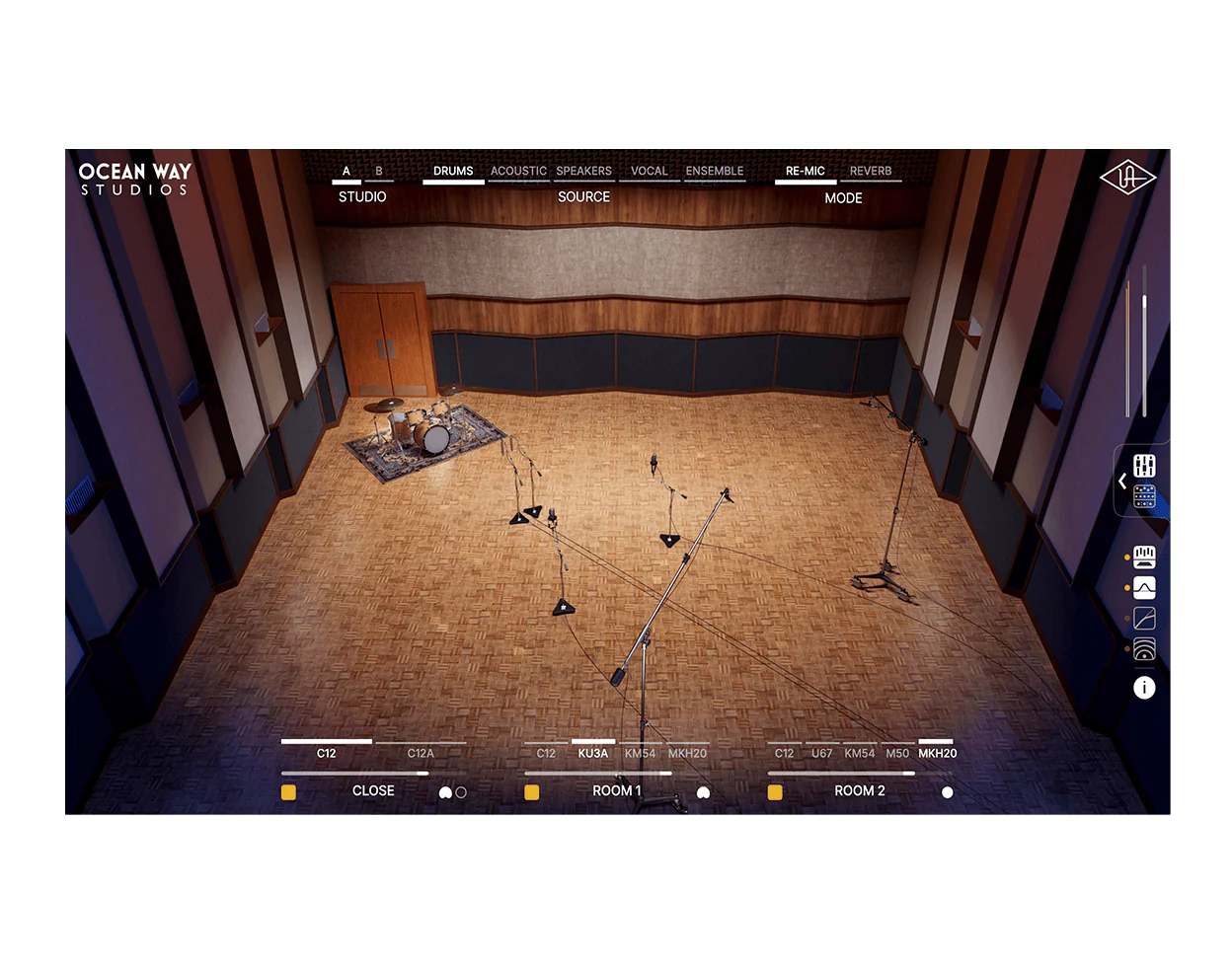This screenshot has width=1232, height=967.
Task: Select the Ensemble source
Action: tap(715, 172)
